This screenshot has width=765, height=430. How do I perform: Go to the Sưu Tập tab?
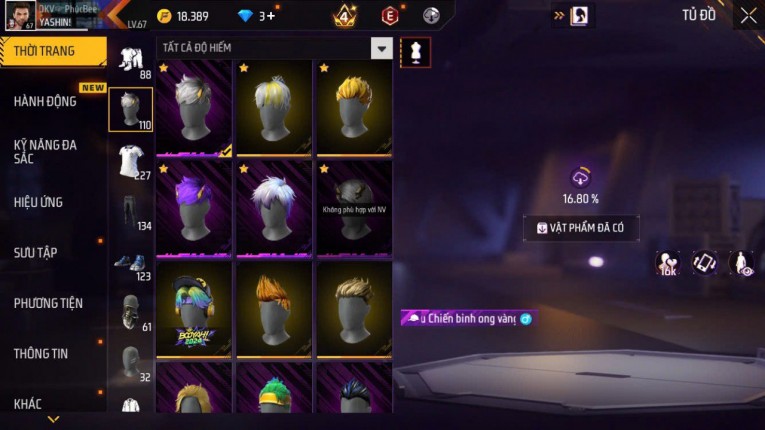[35, 253]
